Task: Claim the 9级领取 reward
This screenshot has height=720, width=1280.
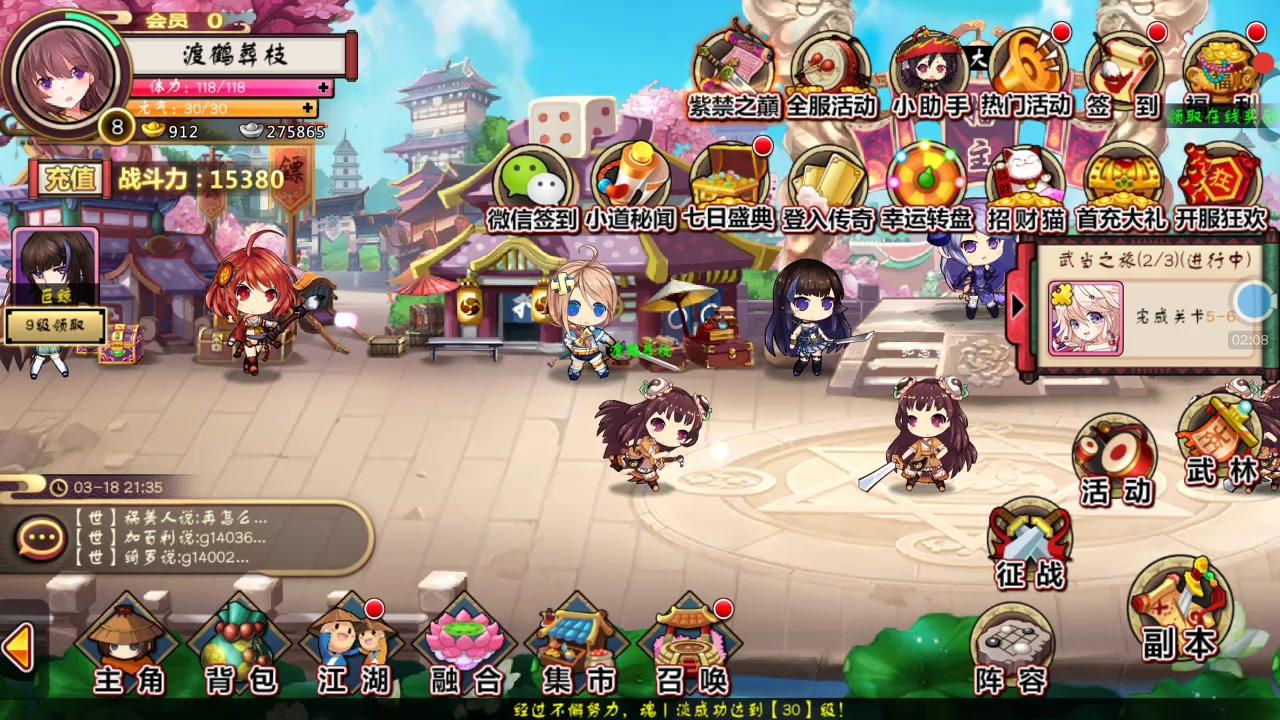Action: [55, 325]
